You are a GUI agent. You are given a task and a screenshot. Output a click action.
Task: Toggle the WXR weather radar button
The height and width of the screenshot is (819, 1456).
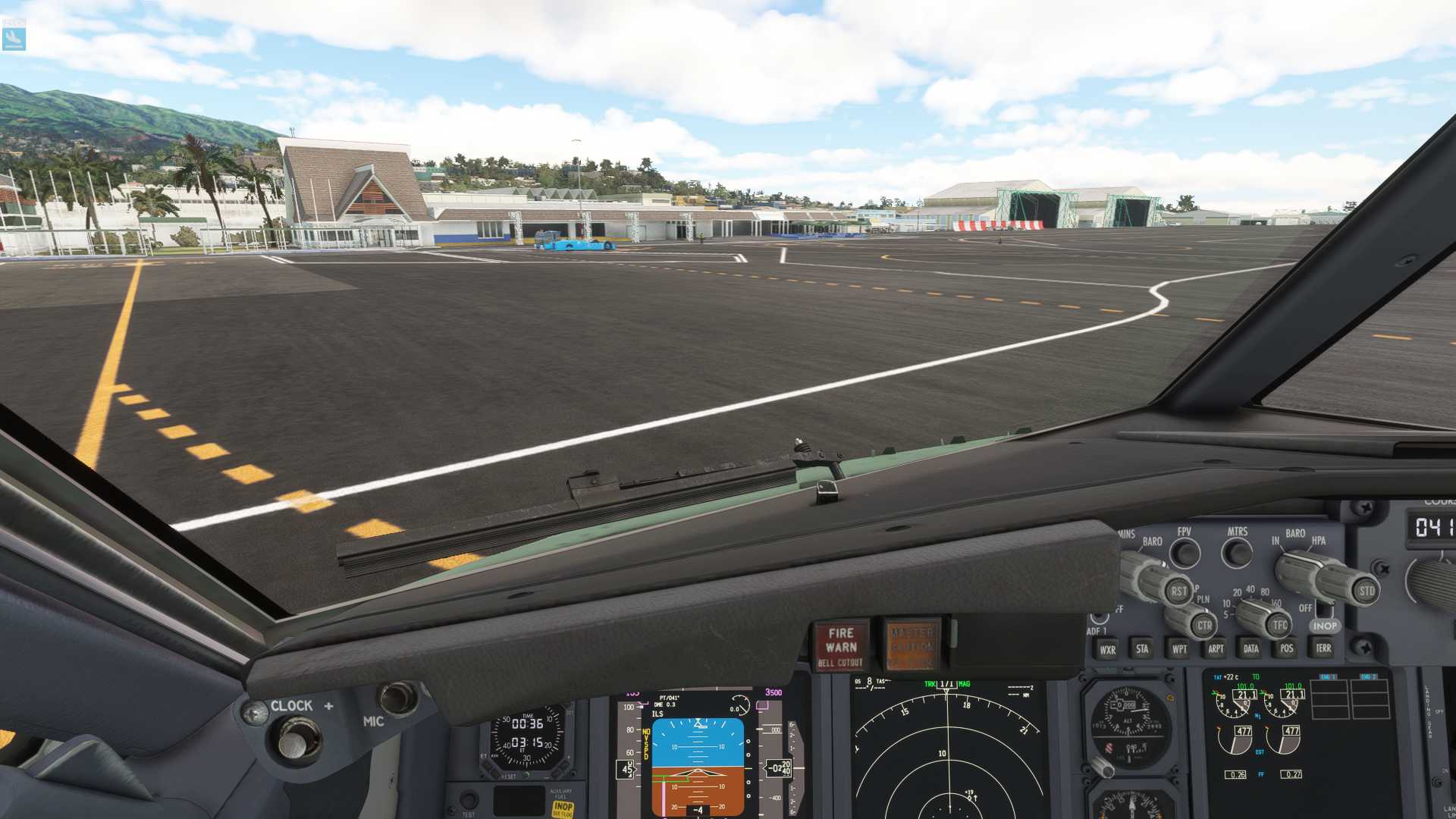(1107, 650)
